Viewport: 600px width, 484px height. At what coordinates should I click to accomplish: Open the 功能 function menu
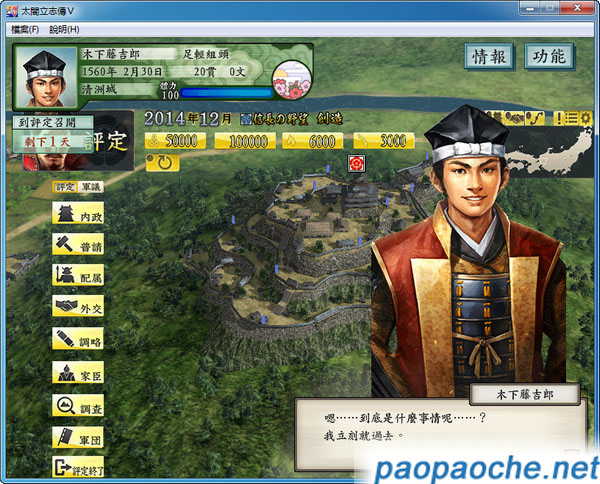coord(549,57)
